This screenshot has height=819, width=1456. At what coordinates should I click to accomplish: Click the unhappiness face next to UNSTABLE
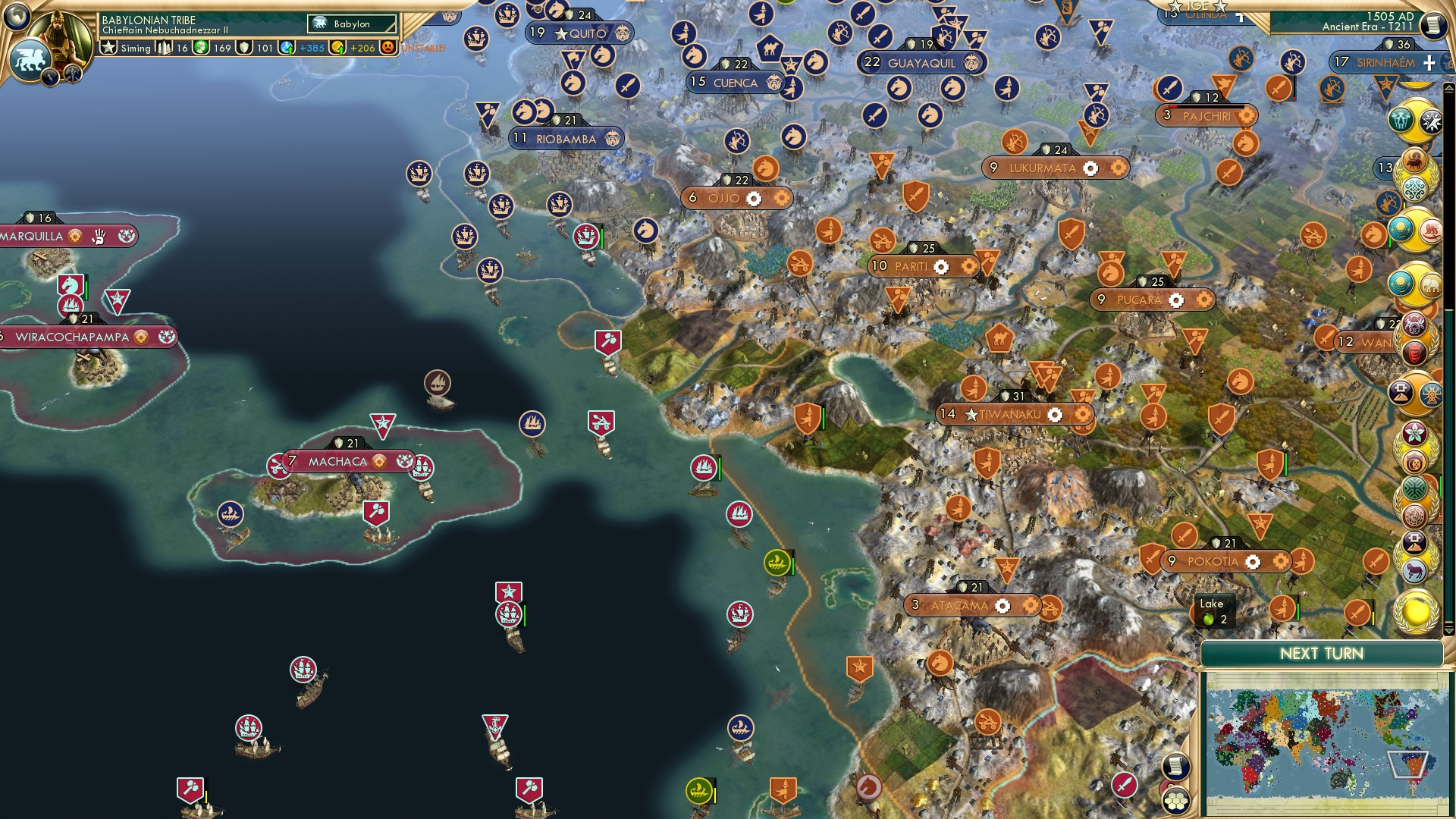pyautogui.click(x=387, y=48)
